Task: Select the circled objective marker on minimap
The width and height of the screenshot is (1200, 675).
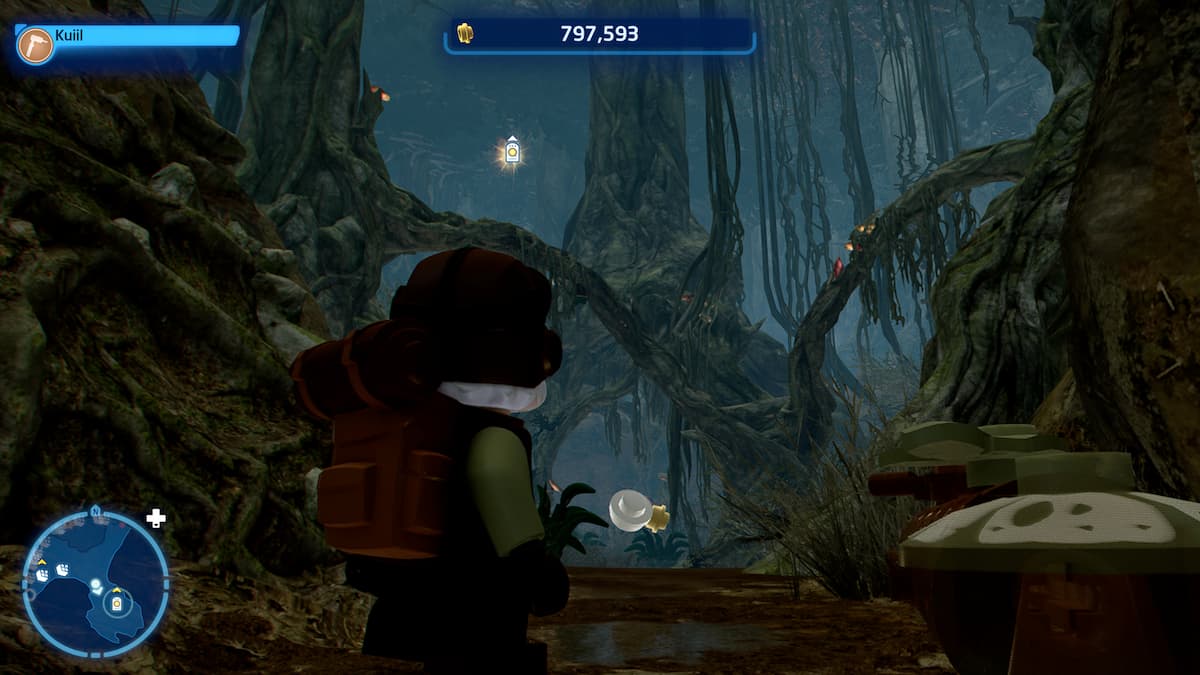Action: pos(117,605)
